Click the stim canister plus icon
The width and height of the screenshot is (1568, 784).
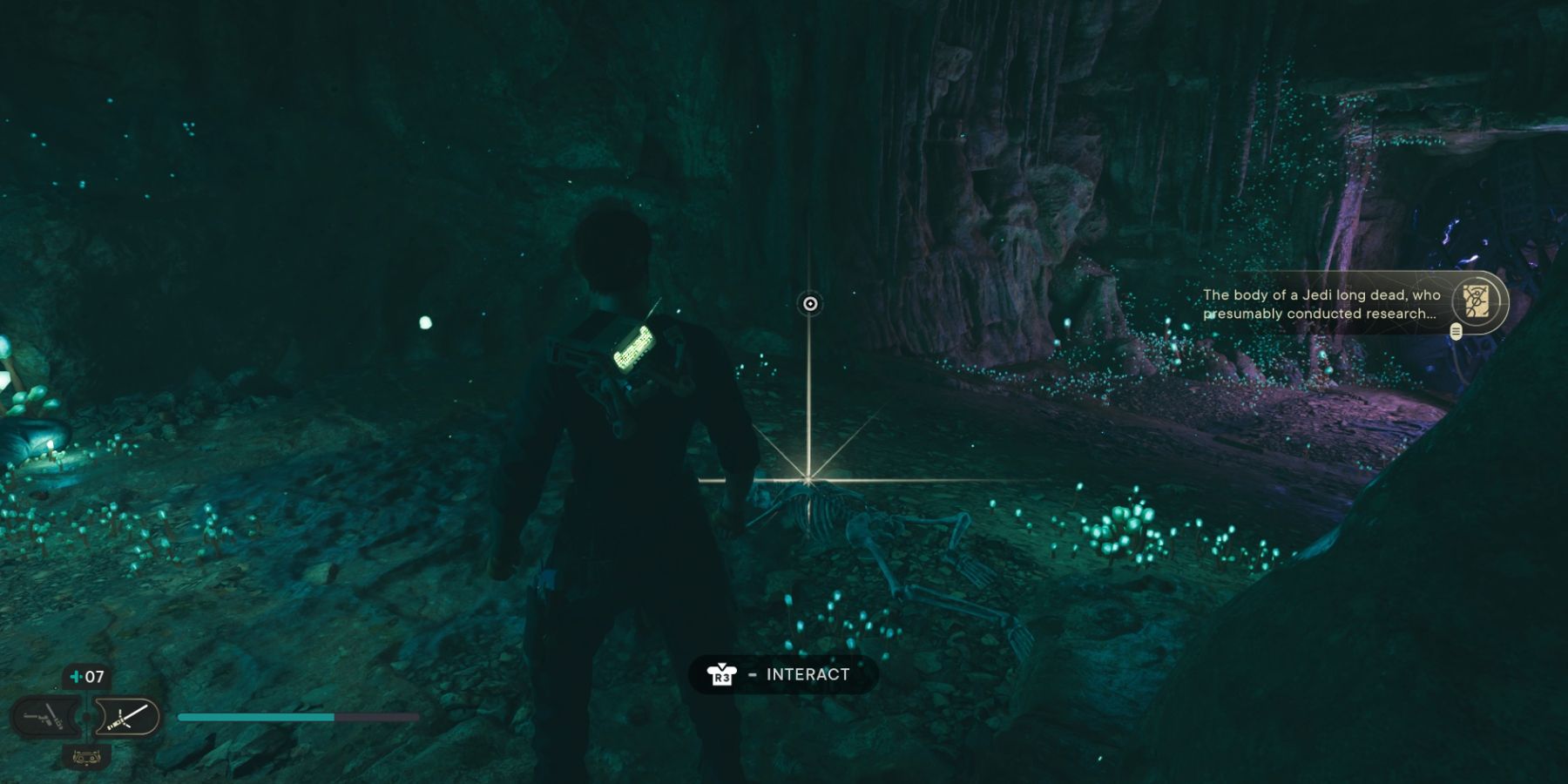75,676
